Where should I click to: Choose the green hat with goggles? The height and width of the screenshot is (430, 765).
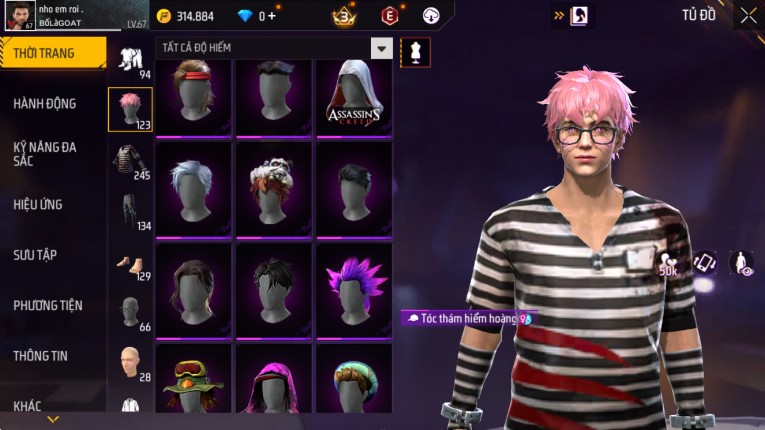194,385
